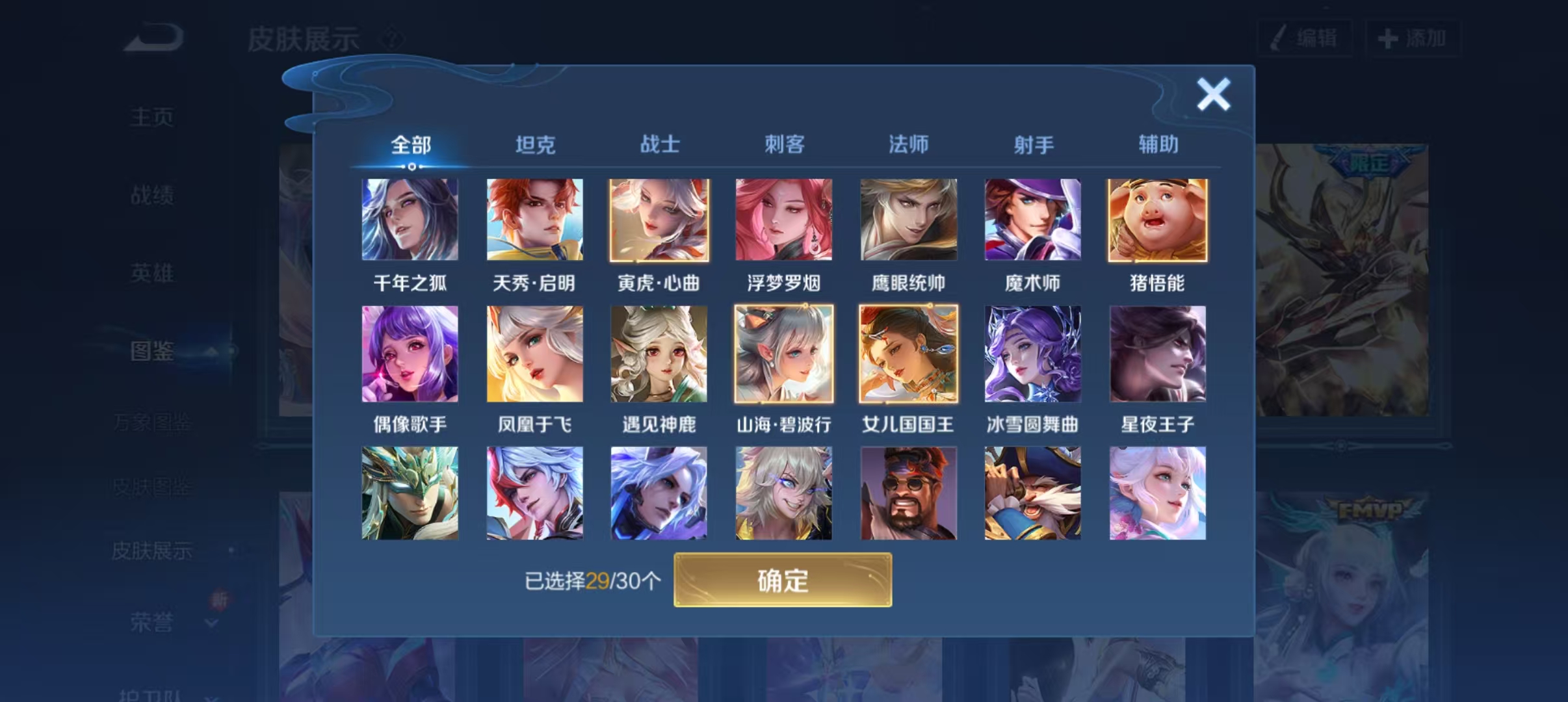Switch to the 法师 tab

tap(908, 144)
